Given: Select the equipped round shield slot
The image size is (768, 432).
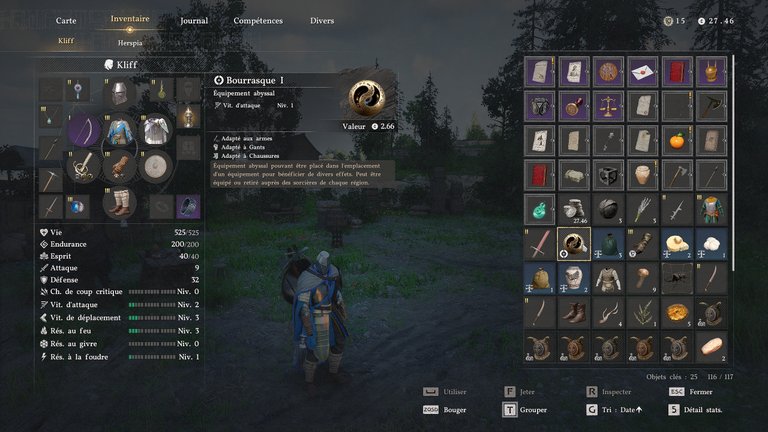Looking at the screenshot, I should (154, 166).
